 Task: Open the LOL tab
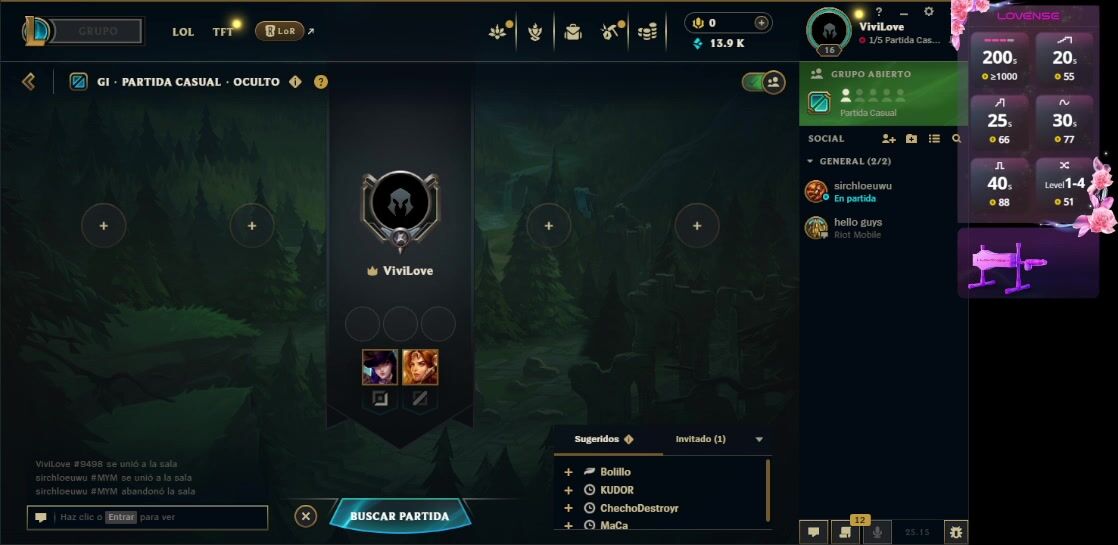point(183,32)
